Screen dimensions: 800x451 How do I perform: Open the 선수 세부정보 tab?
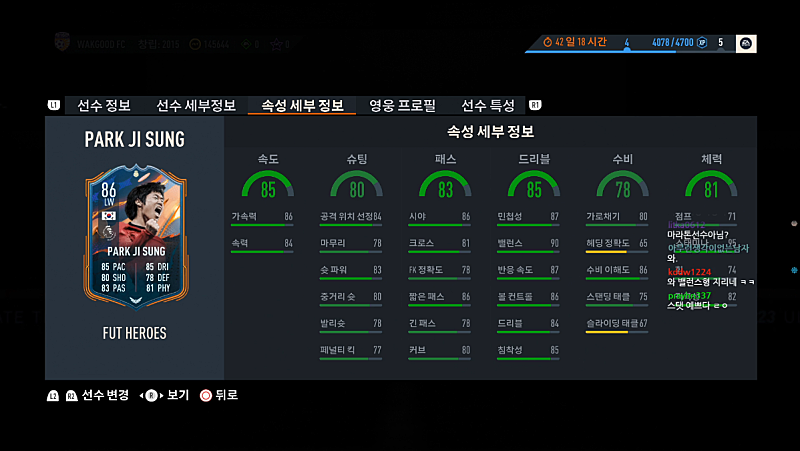coord(196,106)
